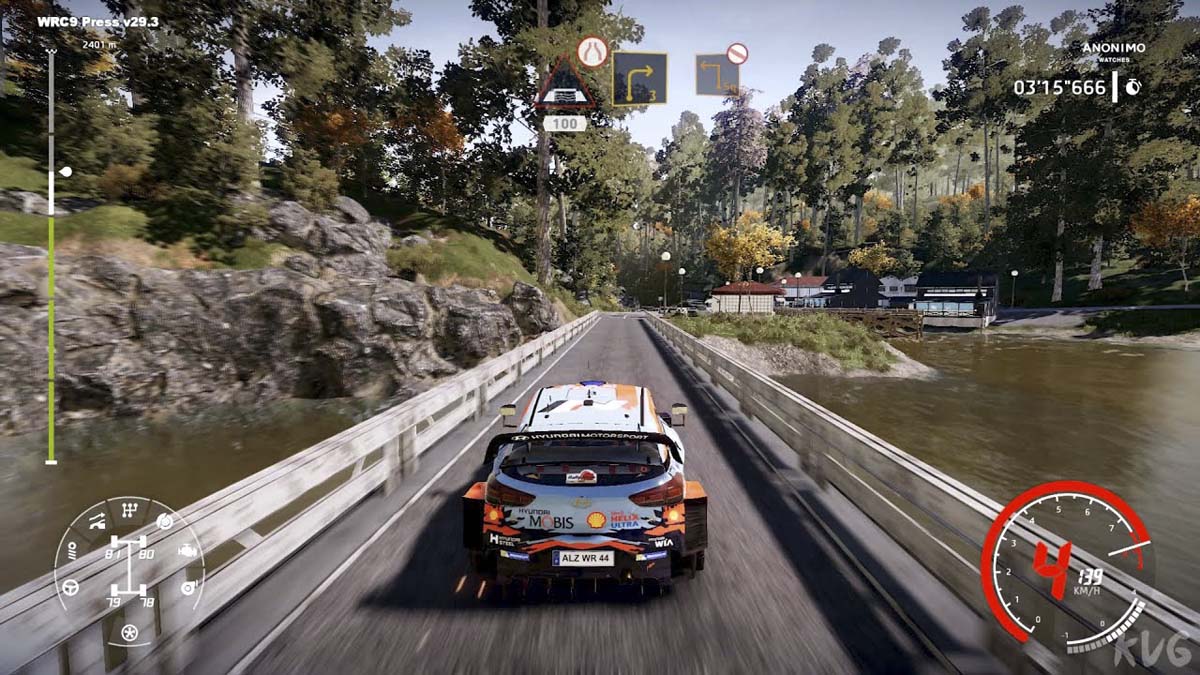Click the don't cut warning icon

(x=737, y=53)
